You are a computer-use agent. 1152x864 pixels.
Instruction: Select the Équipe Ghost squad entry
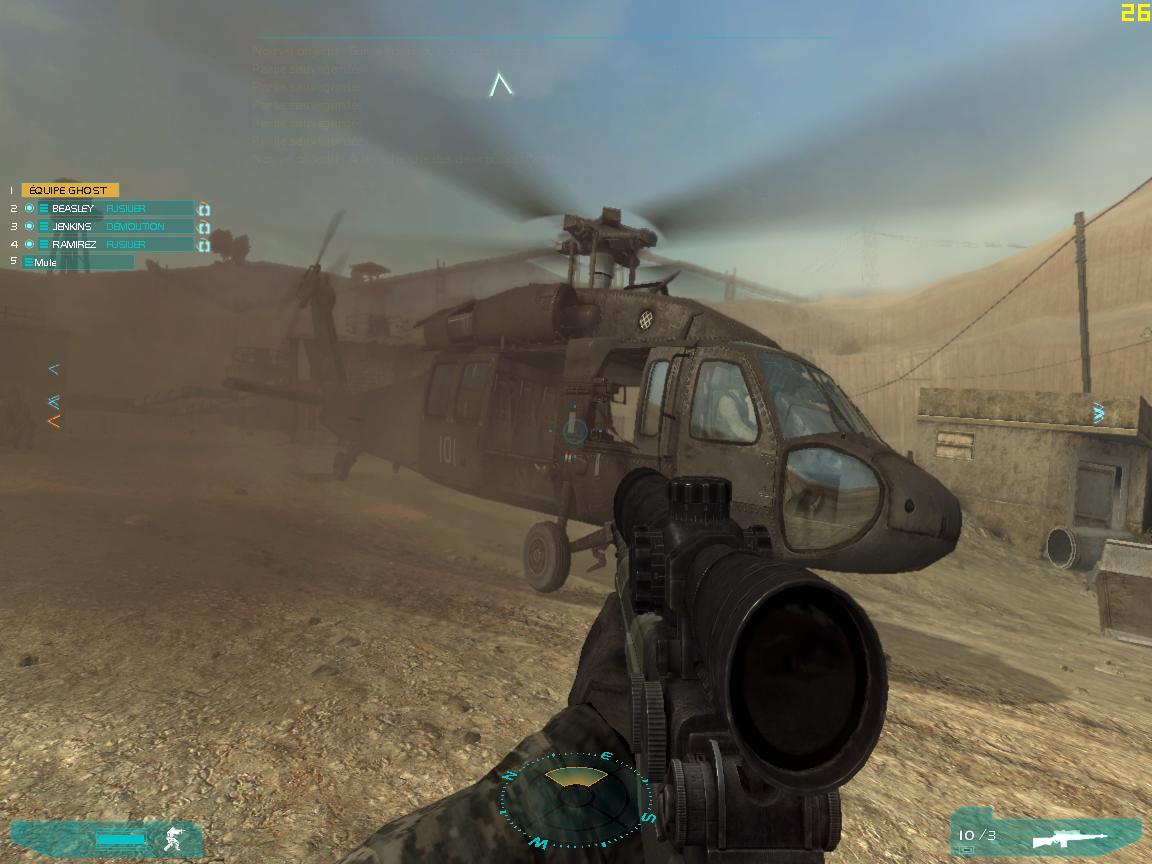[x=70, y=190]
